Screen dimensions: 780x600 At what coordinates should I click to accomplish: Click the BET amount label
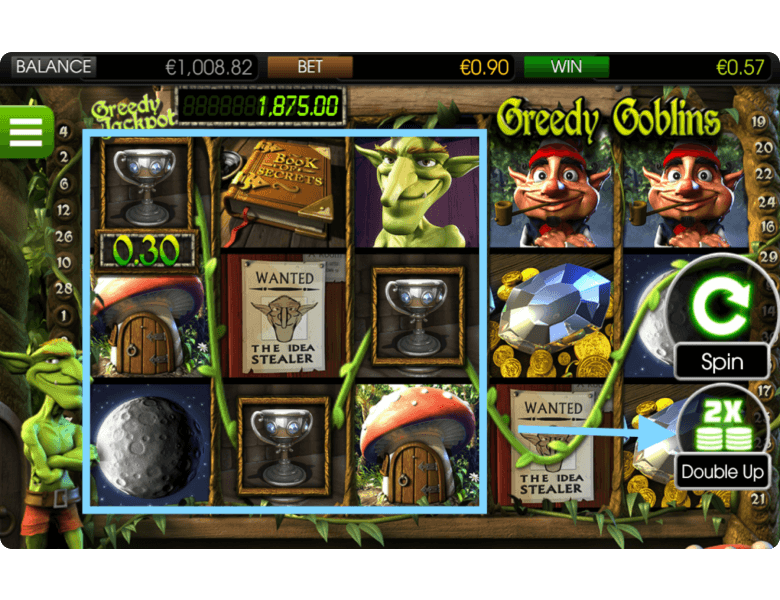(310, 67)
